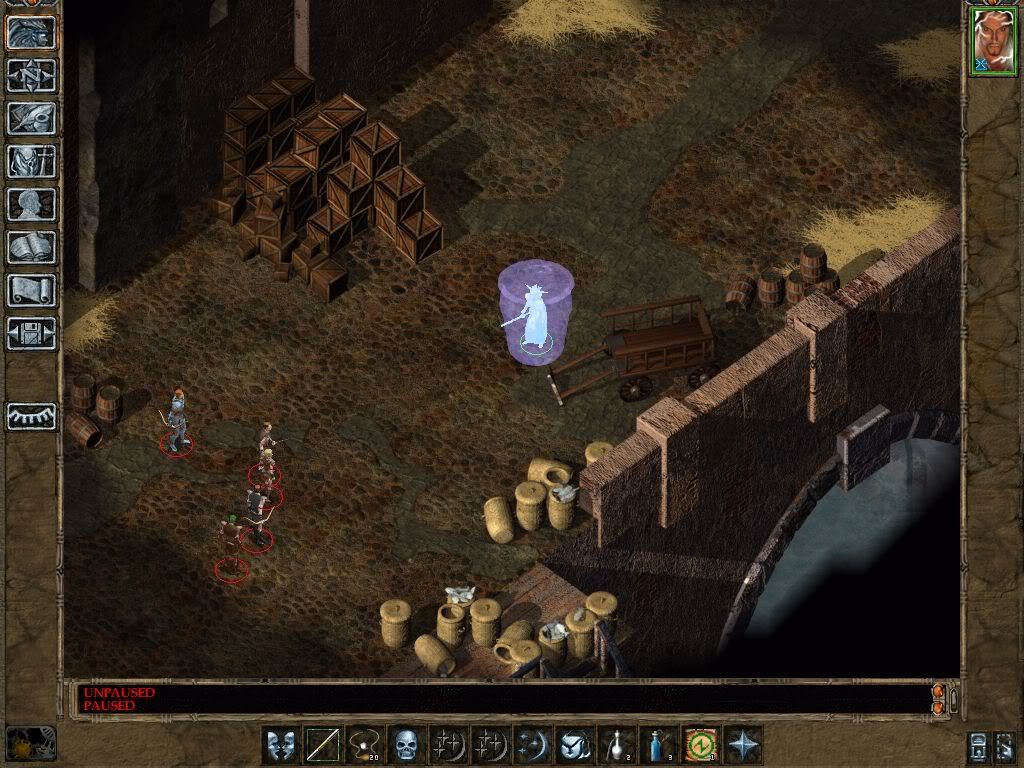This screenshot has height=768, width=1024.
Task: Open the options floppy disk button
Action: tap(31, 333)
